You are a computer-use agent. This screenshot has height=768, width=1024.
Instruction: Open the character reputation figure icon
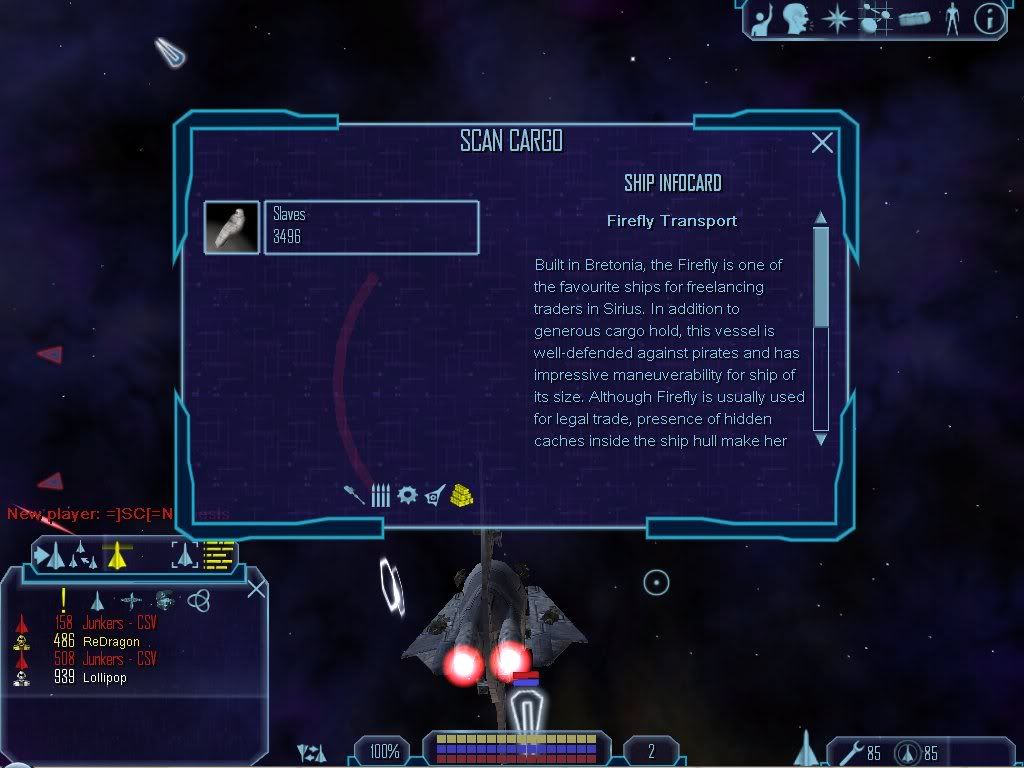coord(951,18)
